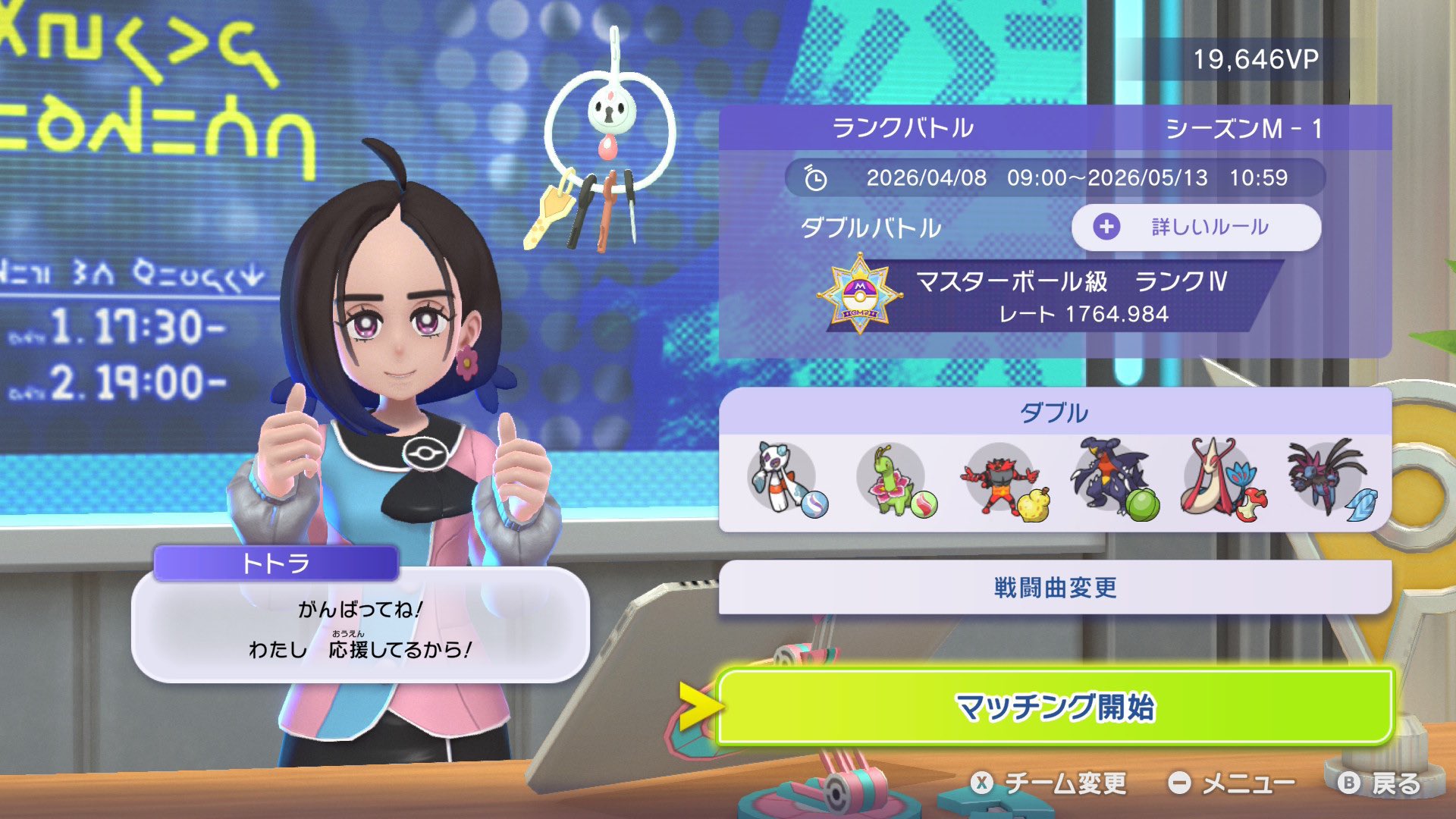Start matchmaking with the green マッチング開始 button
The image size is (1456, 819).
1054,707
